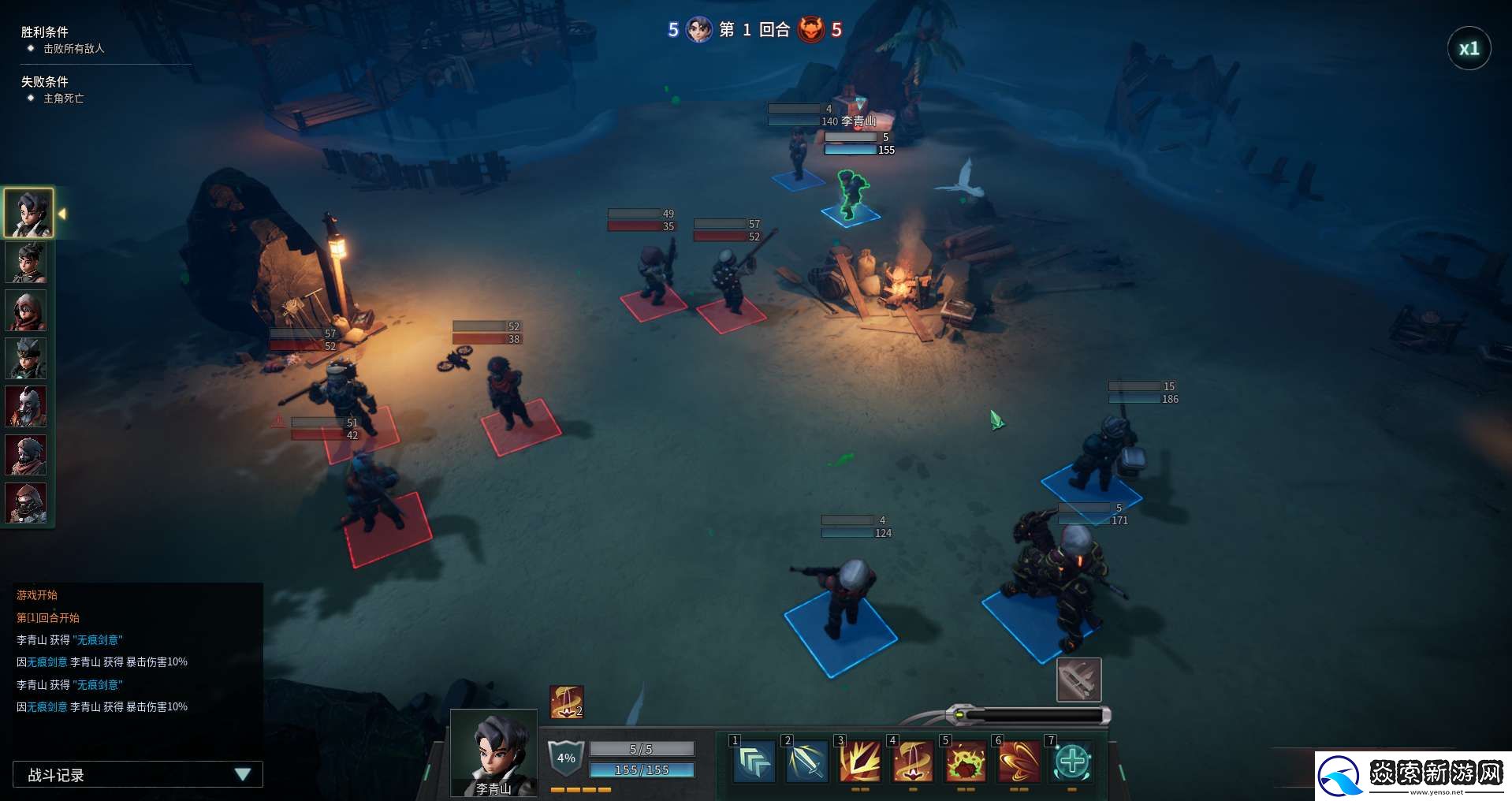Use the red burst strike skill in slot 3
Image resolution: width=1512 pixels, height=801 pixels.
click(859, 762)
